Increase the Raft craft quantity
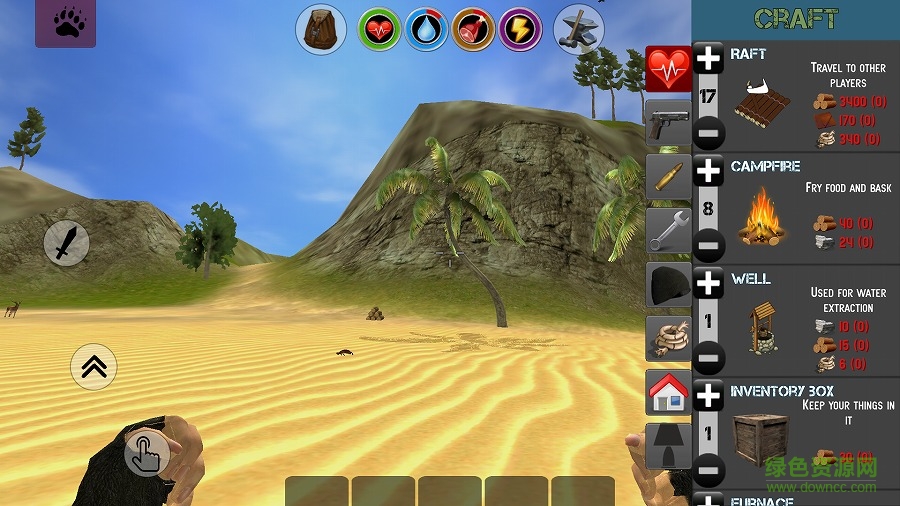Viewport: 900px width, 506px height. tap(708, 59)
